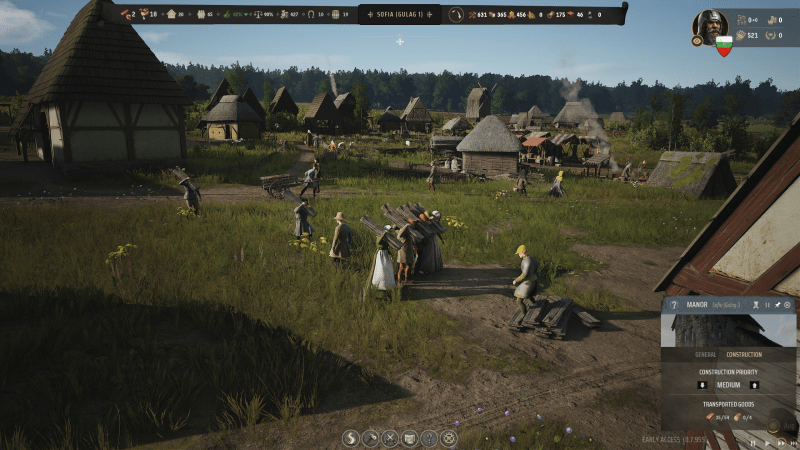Open the gear settings menu
Screen dimensions: 800x450
pyautogui.click(x=449, y=438)
